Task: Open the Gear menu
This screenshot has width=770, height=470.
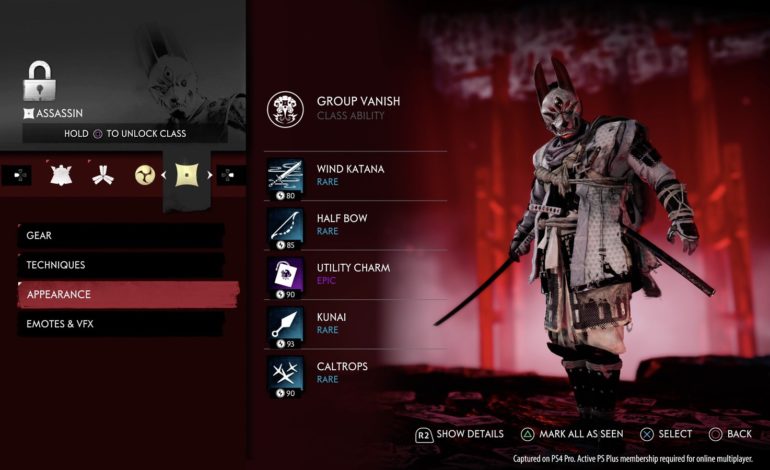Action: coord(120,235)
